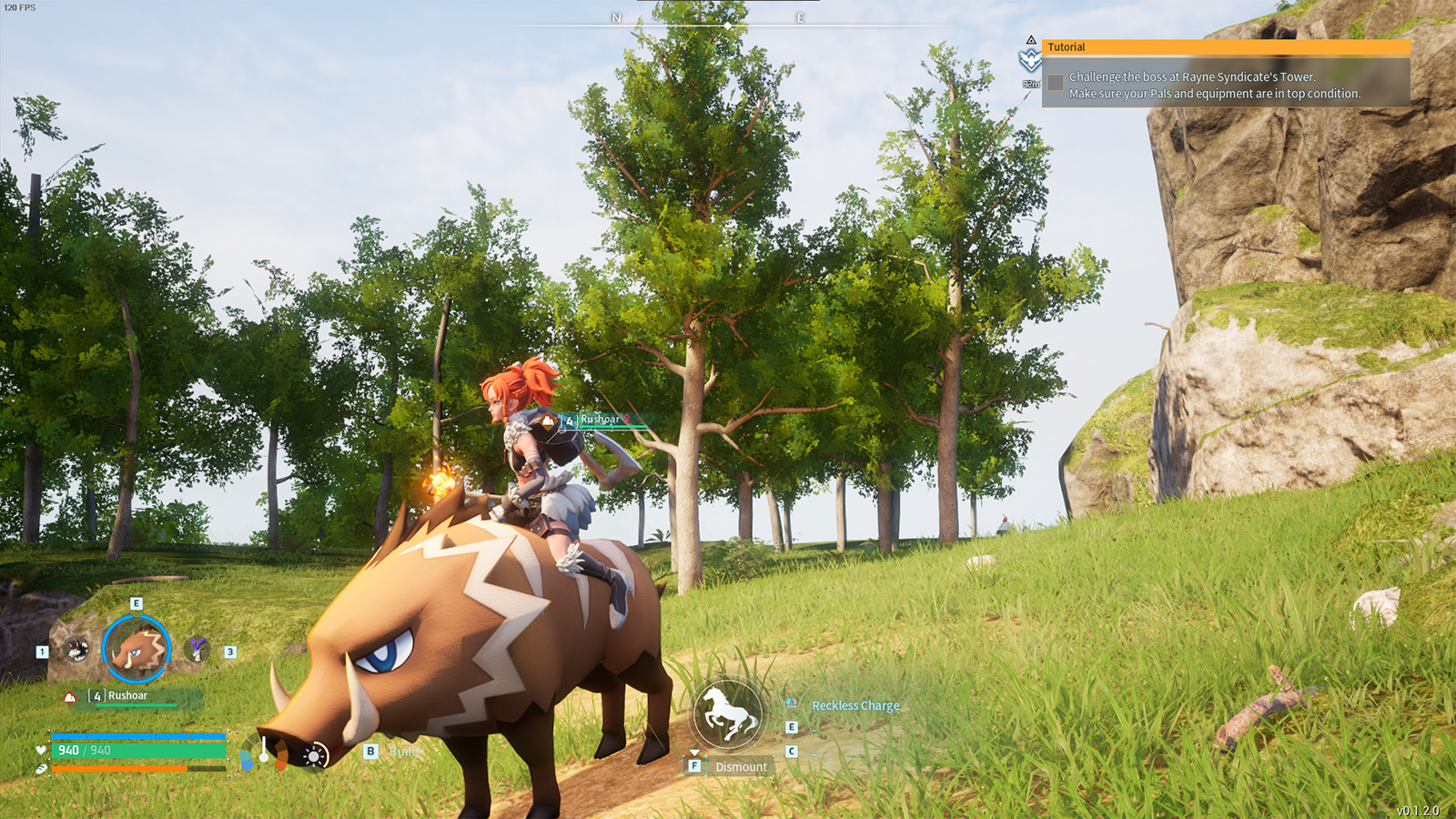Check the Rayne Syndicate boss objective checkbox
The image size is (1456, 819).
(1056, 82)
